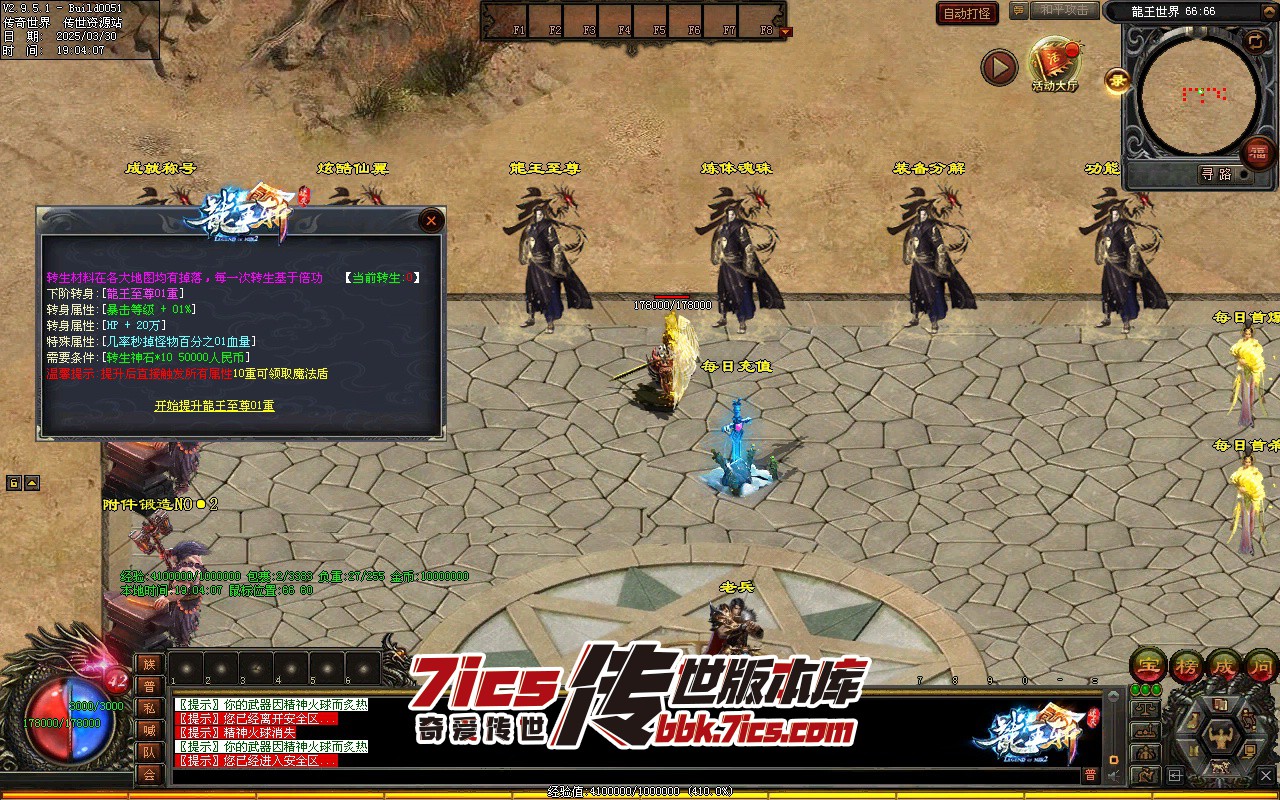Image resolution: width=1280 pixels, height=800 pixels.
Task: Click the gold 录 button beside minimap
Action: pyautogui.click(x=1117, y=81)
